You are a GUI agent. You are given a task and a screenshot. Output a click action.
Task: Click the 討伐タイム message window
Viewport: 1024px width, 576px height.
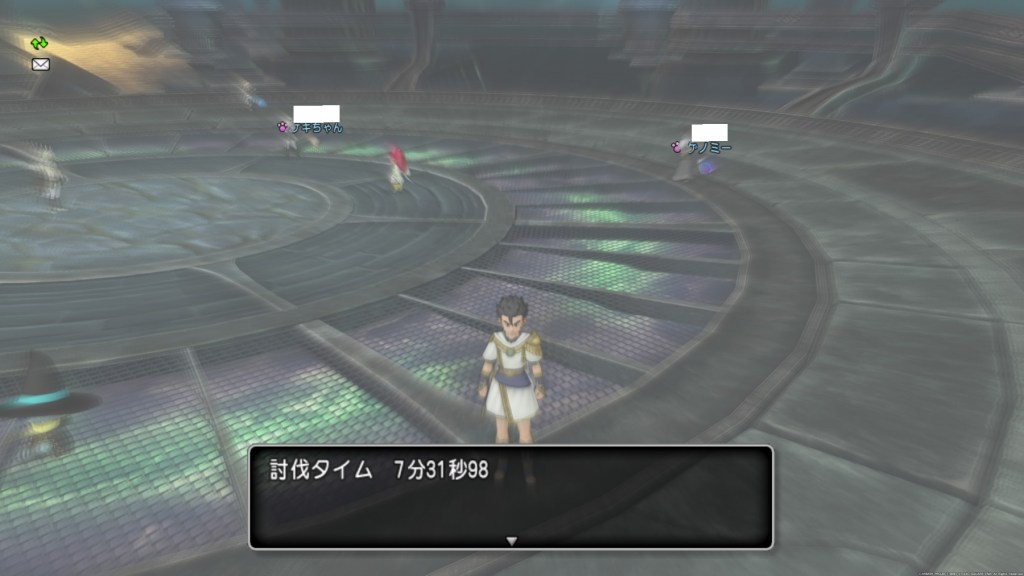pos(510,497)
